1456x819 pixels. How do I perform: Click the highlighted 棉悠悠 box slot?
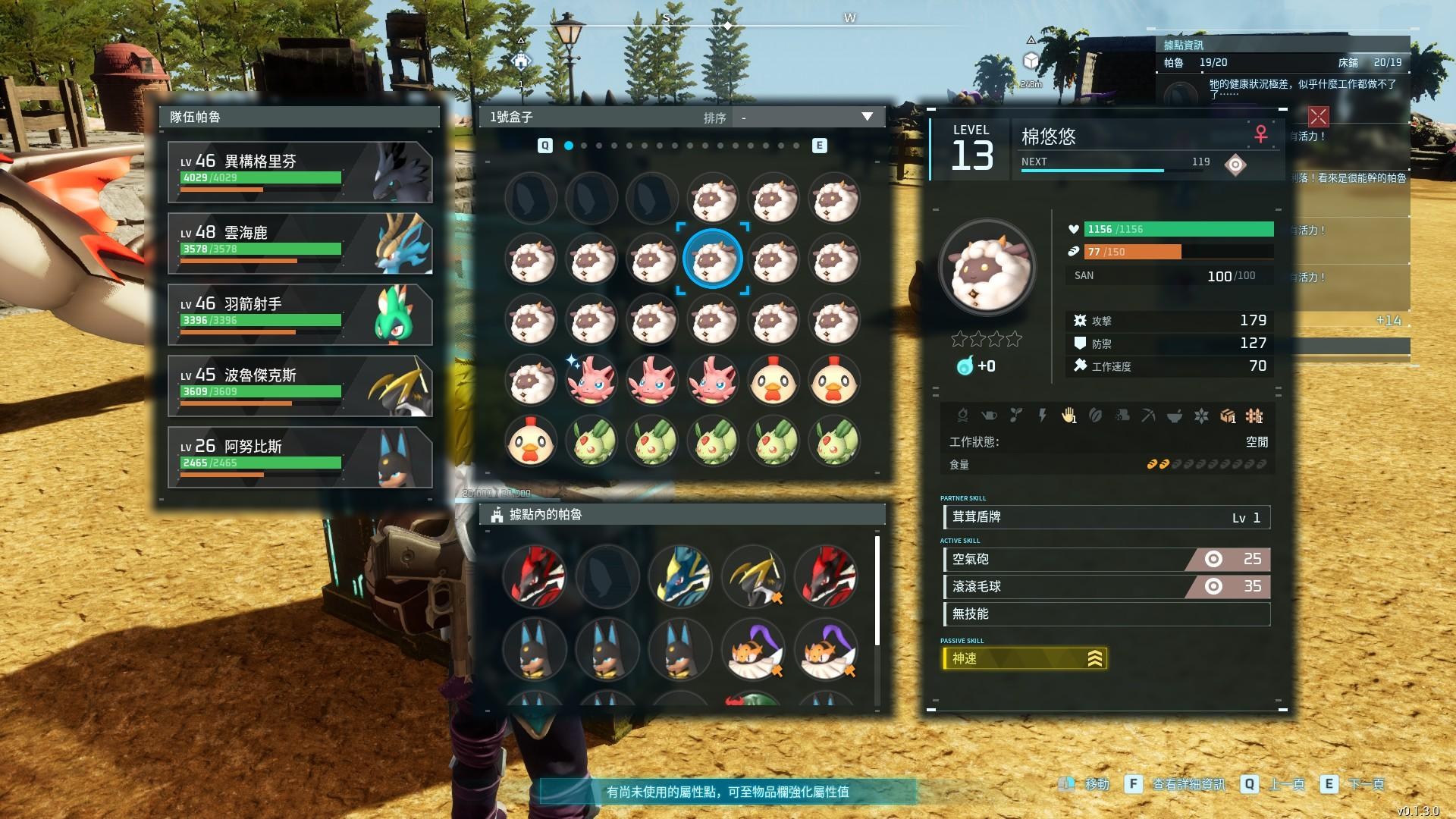713,259
